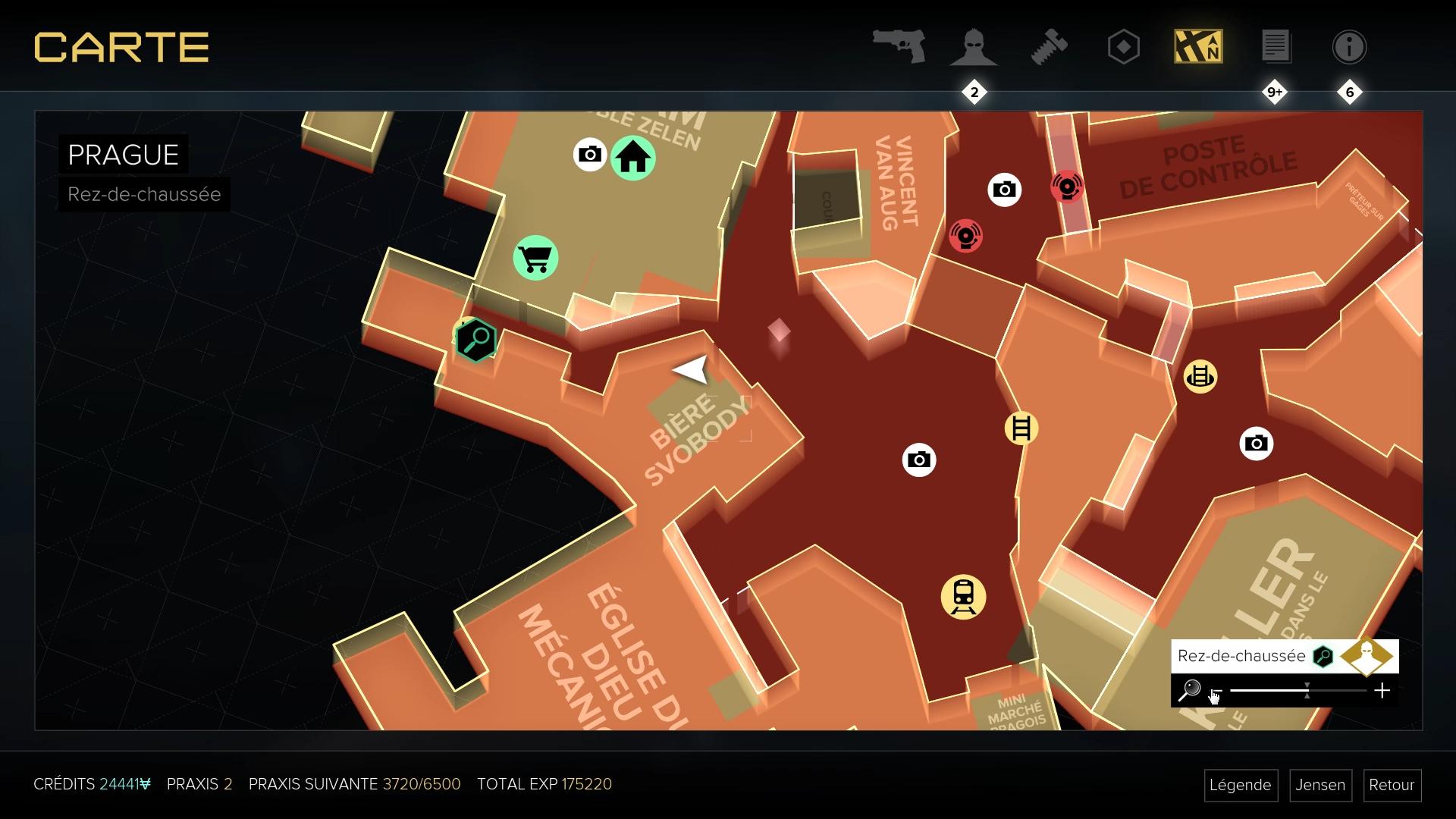This screenshot has width=1456, height=819.
Task: Switch to the highlighted map tab
Action: click(x=1198, y=46)
